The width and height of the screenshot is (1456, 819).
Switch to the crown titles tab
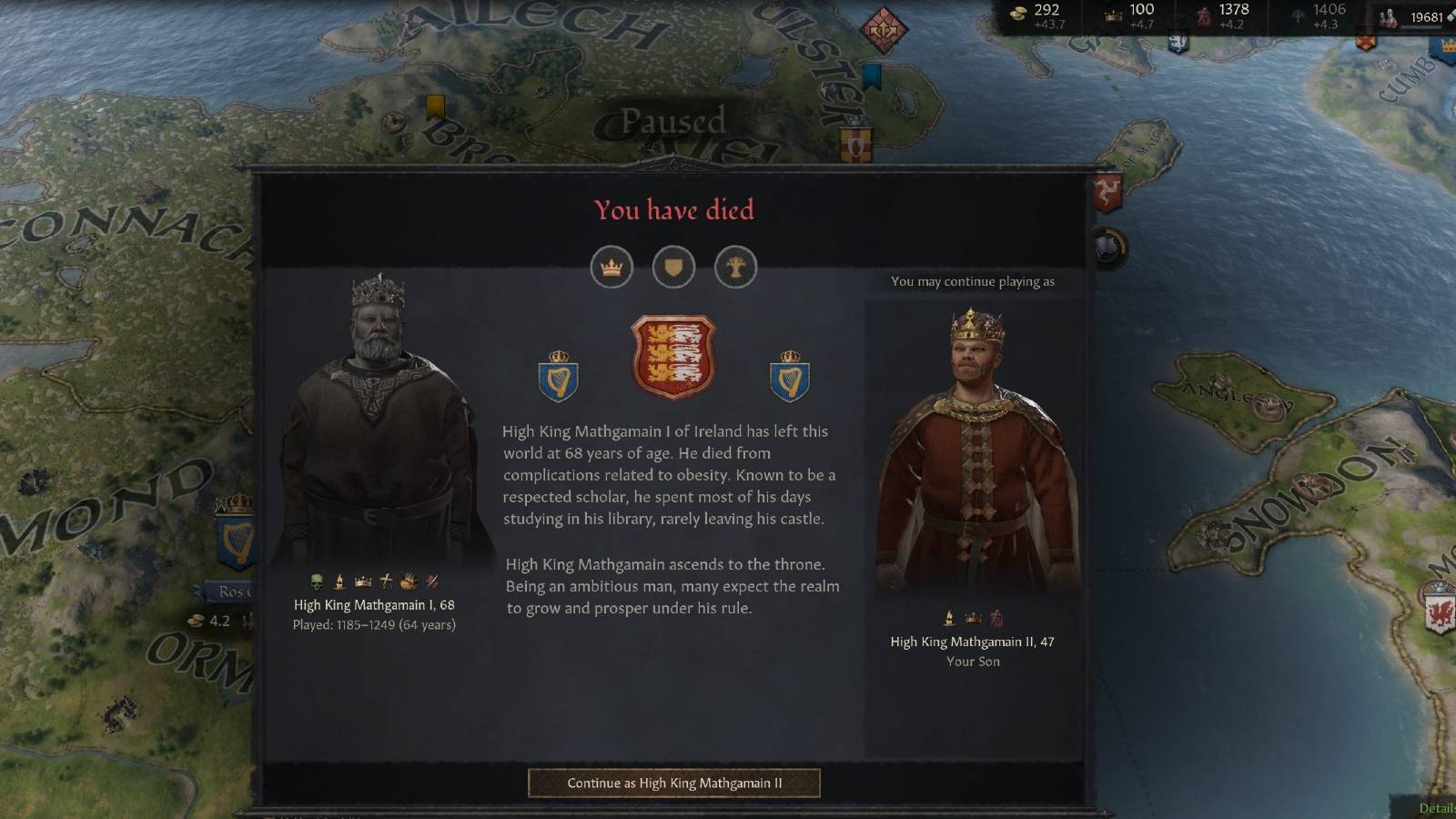point(611,268)
